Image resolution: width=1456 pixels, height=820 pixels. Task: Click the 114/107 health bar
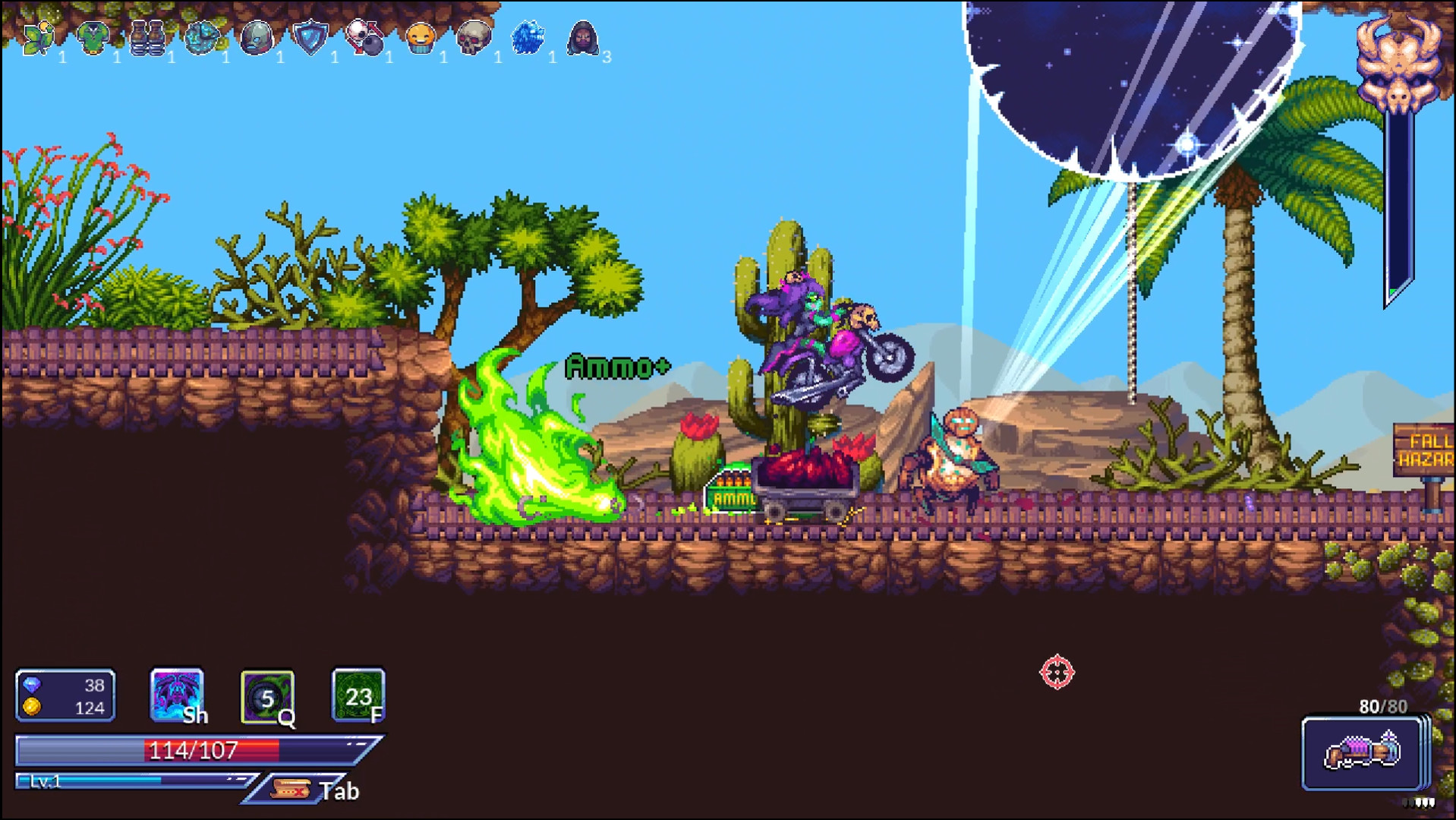pyautogui.click(x=190, y=750)
